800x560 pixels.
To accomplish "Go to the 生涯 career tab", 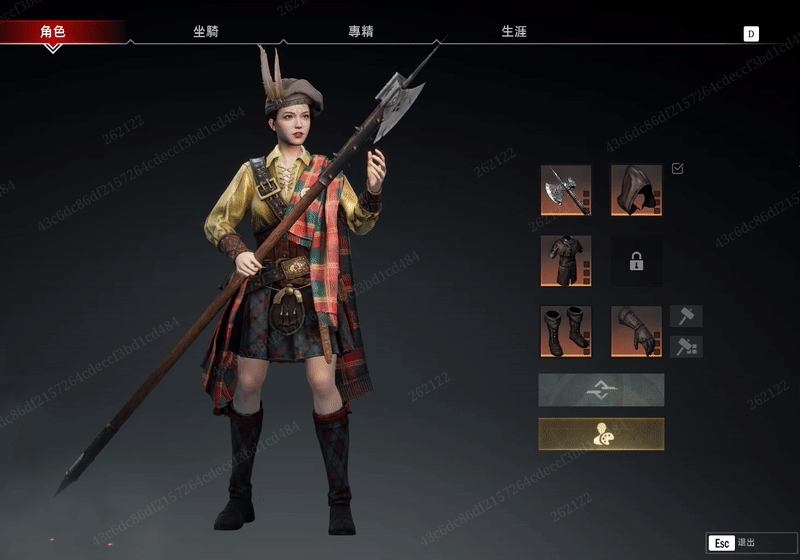I will [514, 32].
